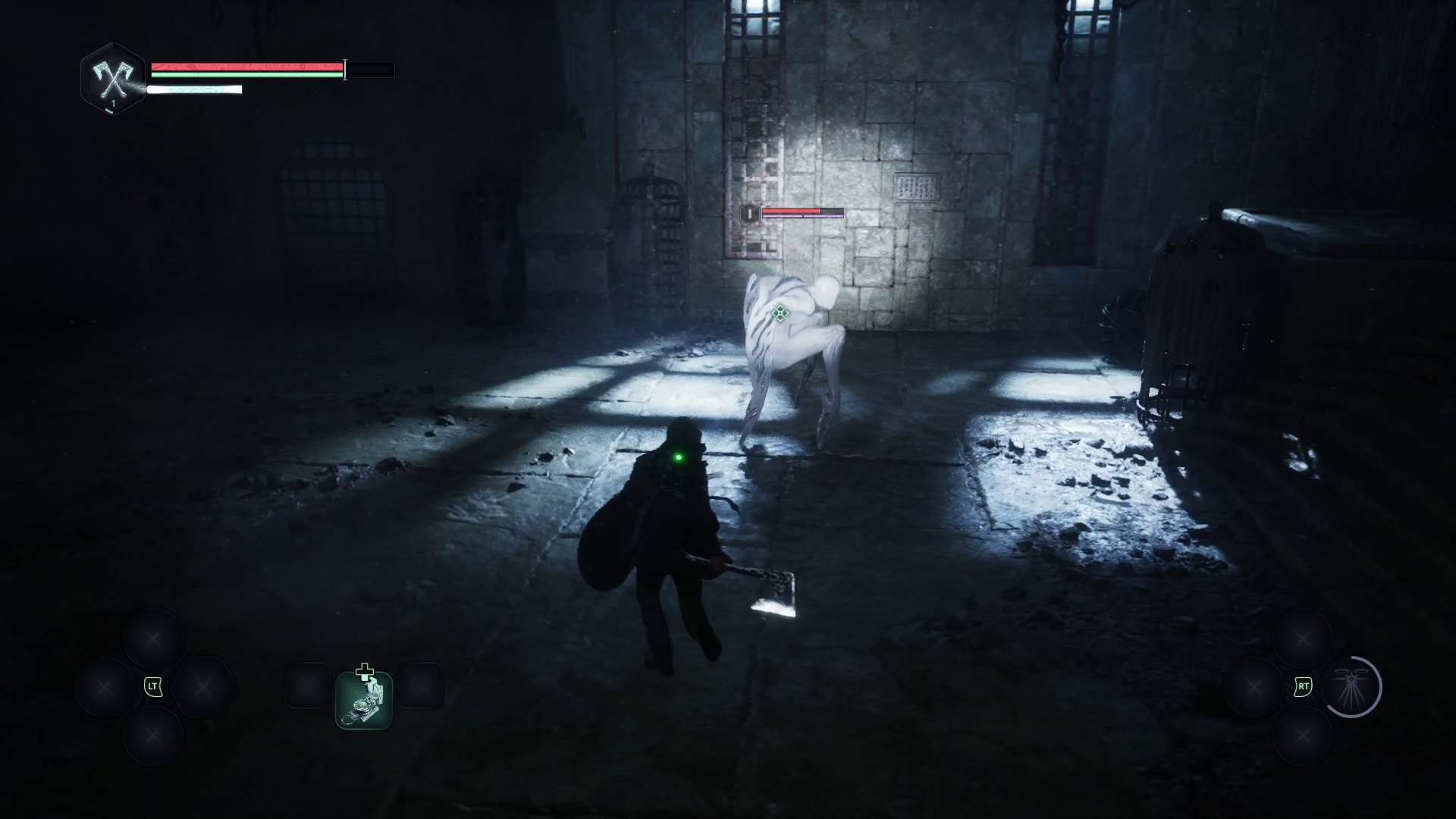Select the green healing item slot
Viewport: 1456px width, 819px height.
pos(364,700)
